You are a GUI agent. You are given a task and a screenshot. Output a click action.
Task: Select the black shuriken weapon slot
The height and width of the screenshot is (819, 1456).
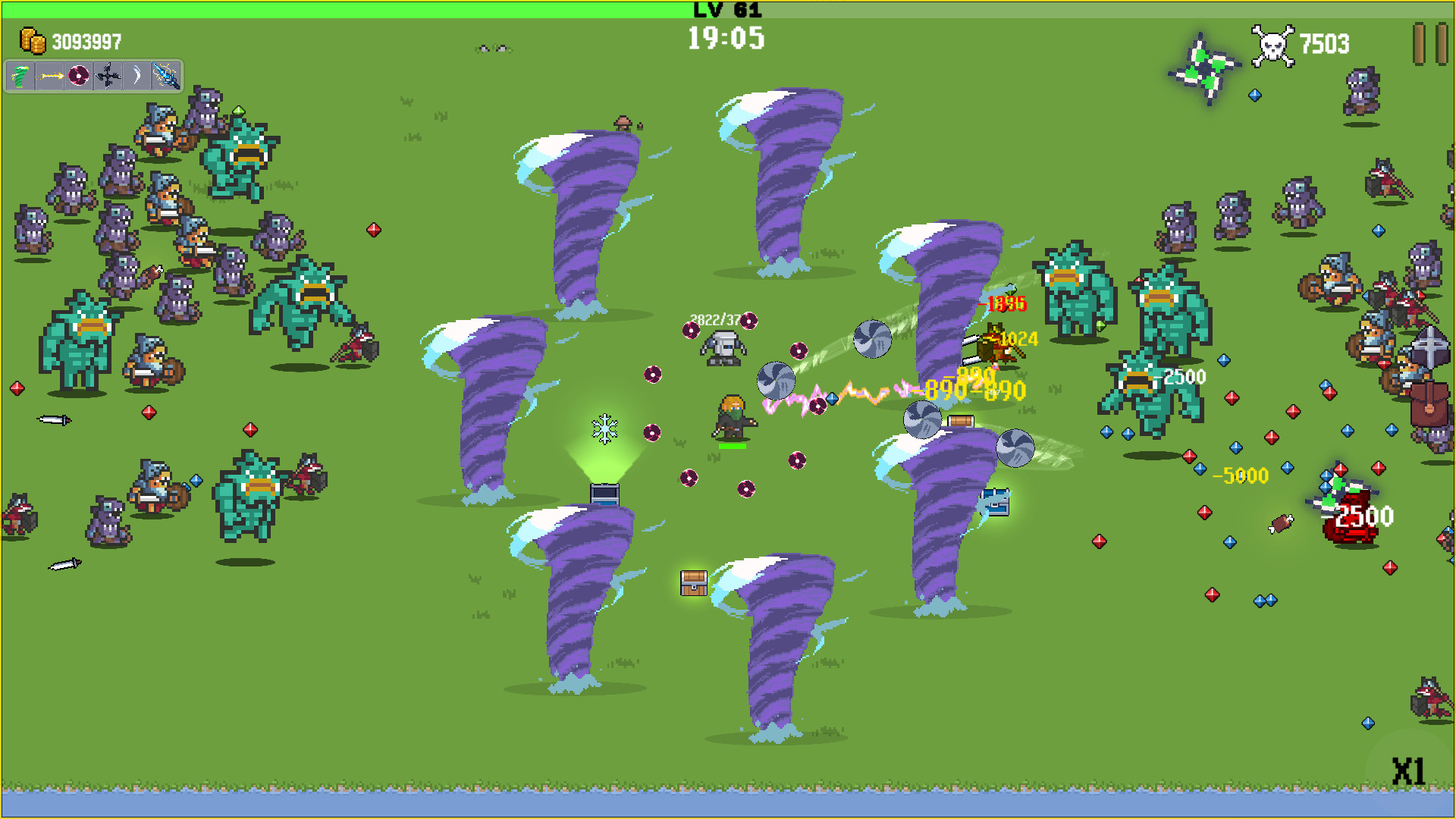(107, 76)
